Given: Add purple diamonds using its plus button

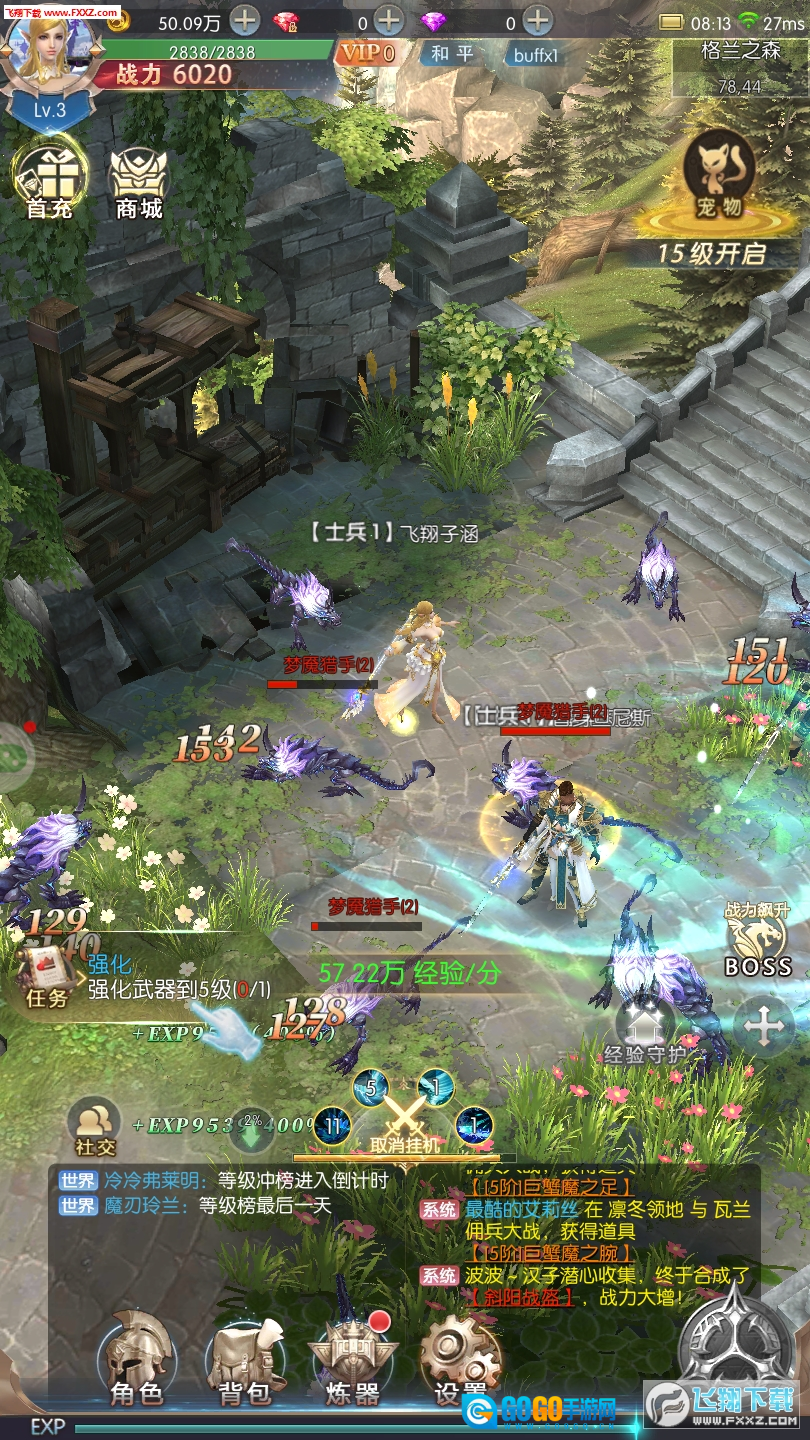Looking at the screenshot, I should (538, 19).
